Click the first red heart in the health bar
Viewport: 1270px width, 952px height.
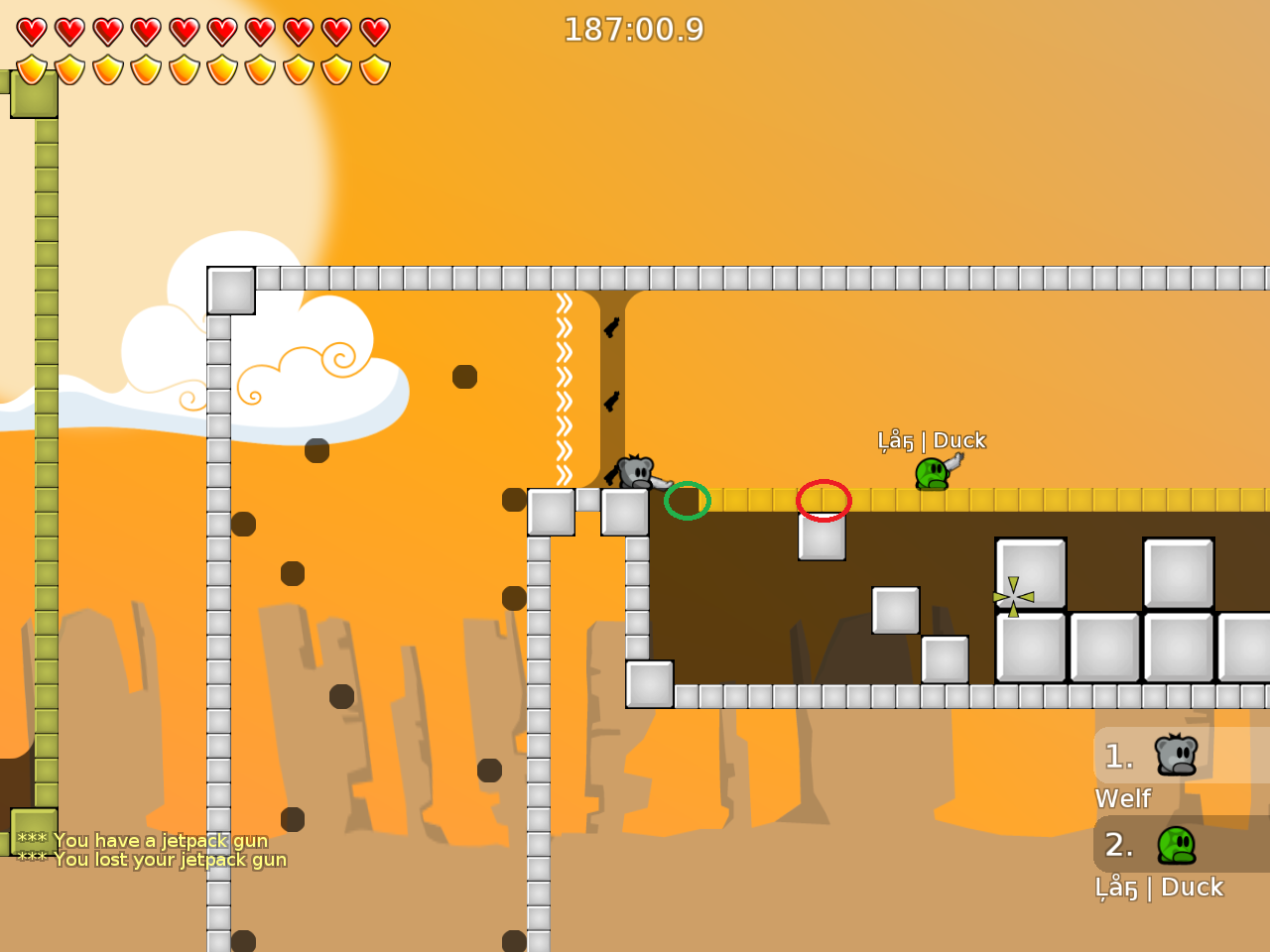tap(30, 30)
